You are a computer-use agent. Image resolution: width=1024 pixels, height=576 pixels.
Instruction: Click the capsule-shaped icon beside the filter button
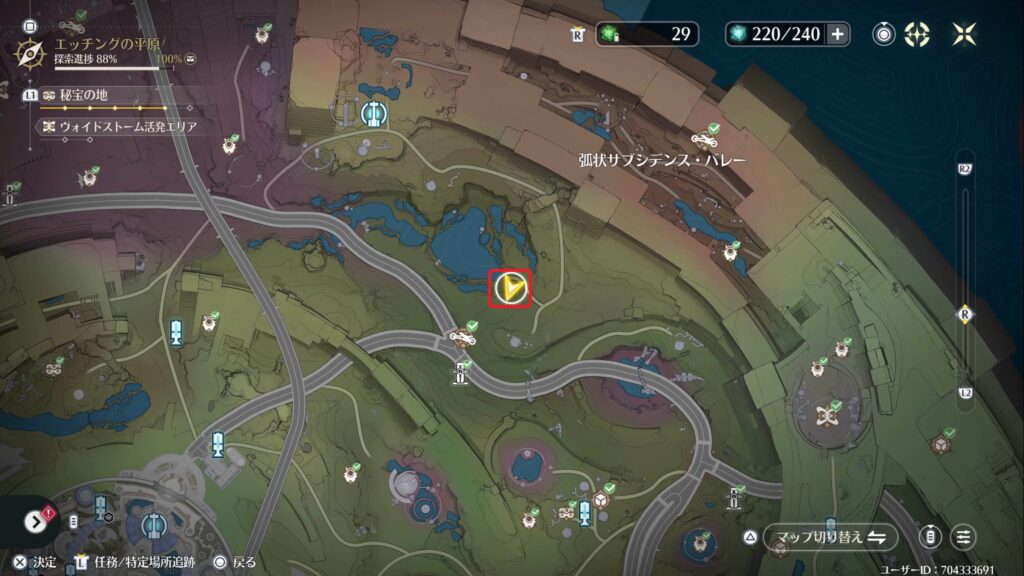[x=931, y=537]
